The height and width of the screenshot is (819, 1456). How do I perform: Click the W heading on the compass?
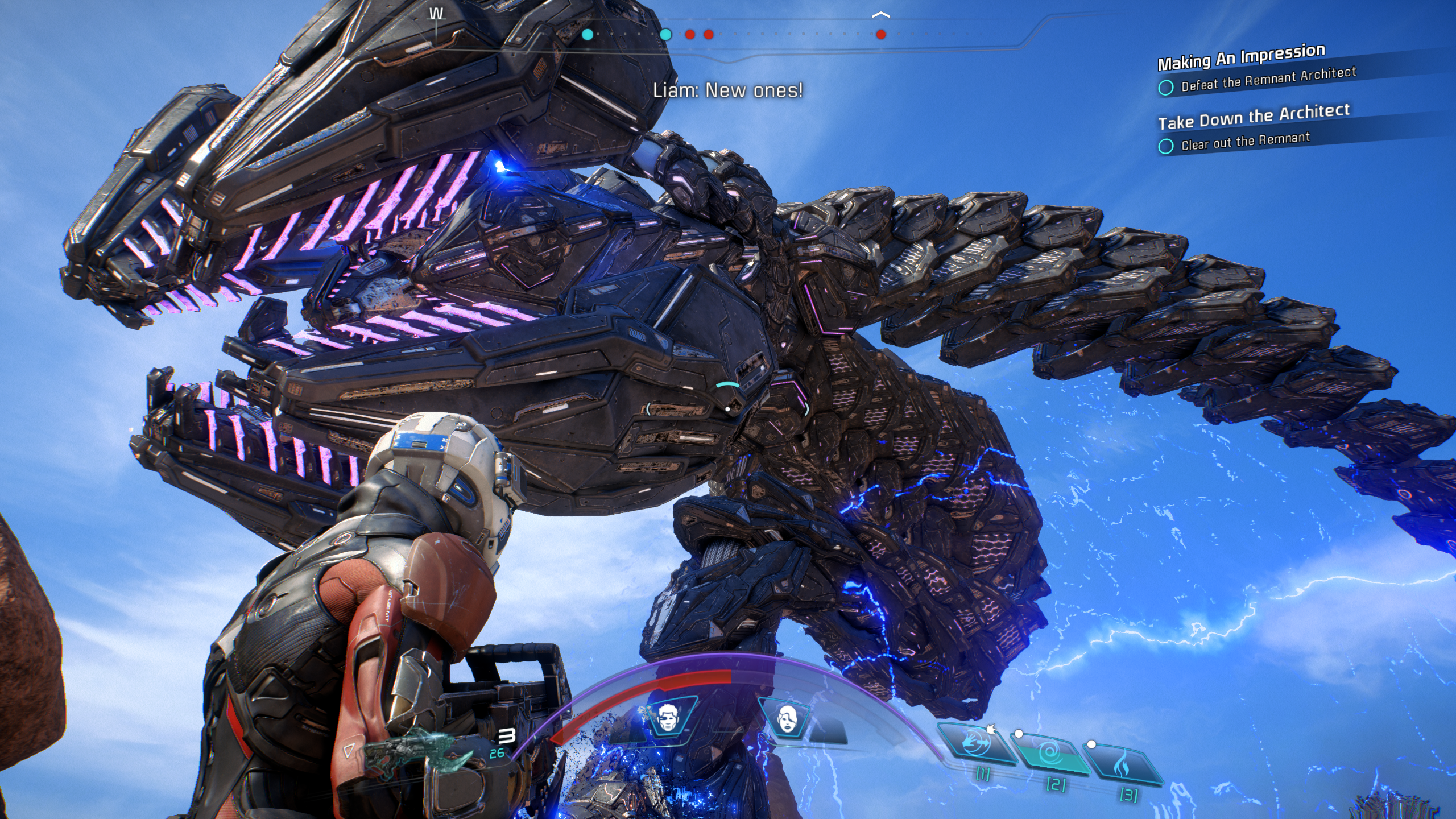tap(436, 15)
